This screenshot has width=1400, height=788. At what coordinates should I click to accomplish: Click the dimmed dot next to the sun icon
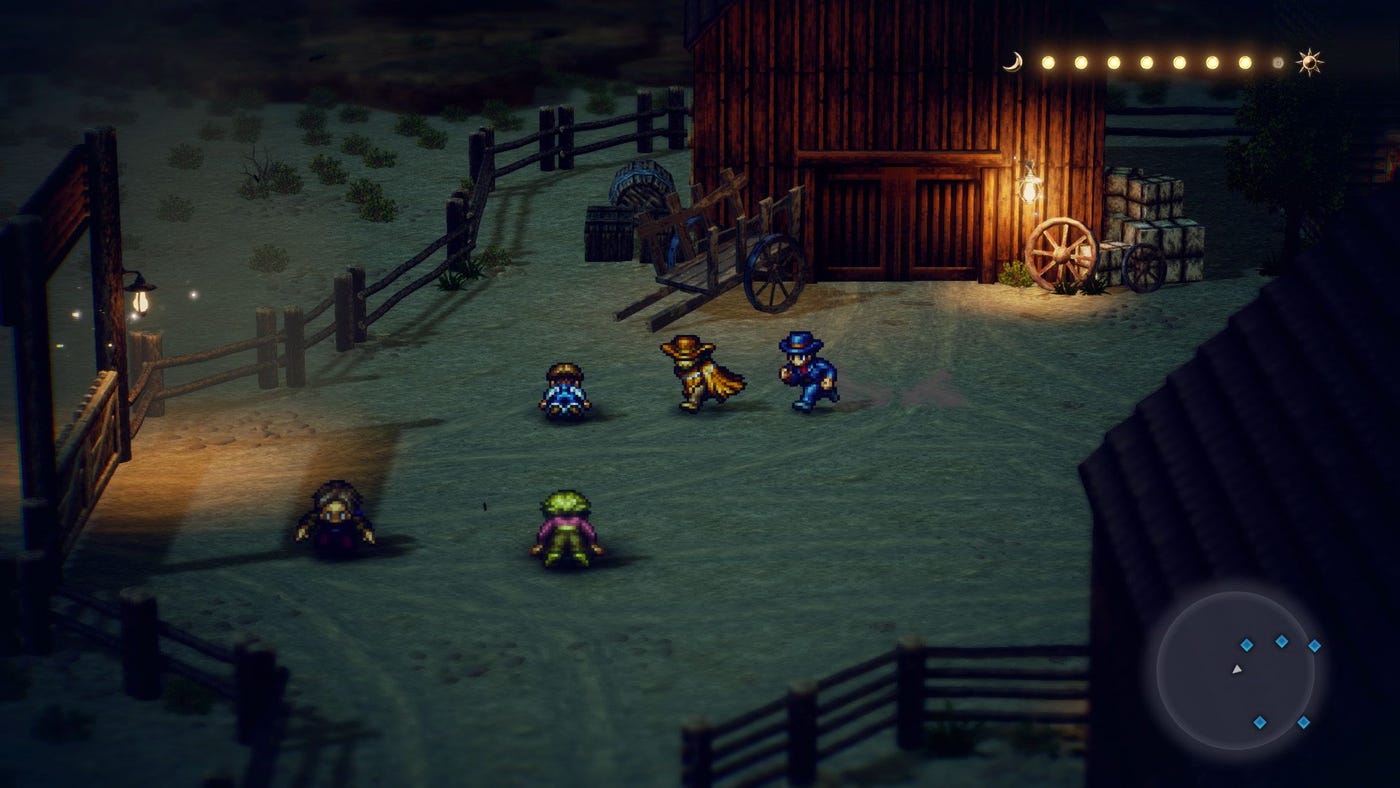(x=1278, y=61)
